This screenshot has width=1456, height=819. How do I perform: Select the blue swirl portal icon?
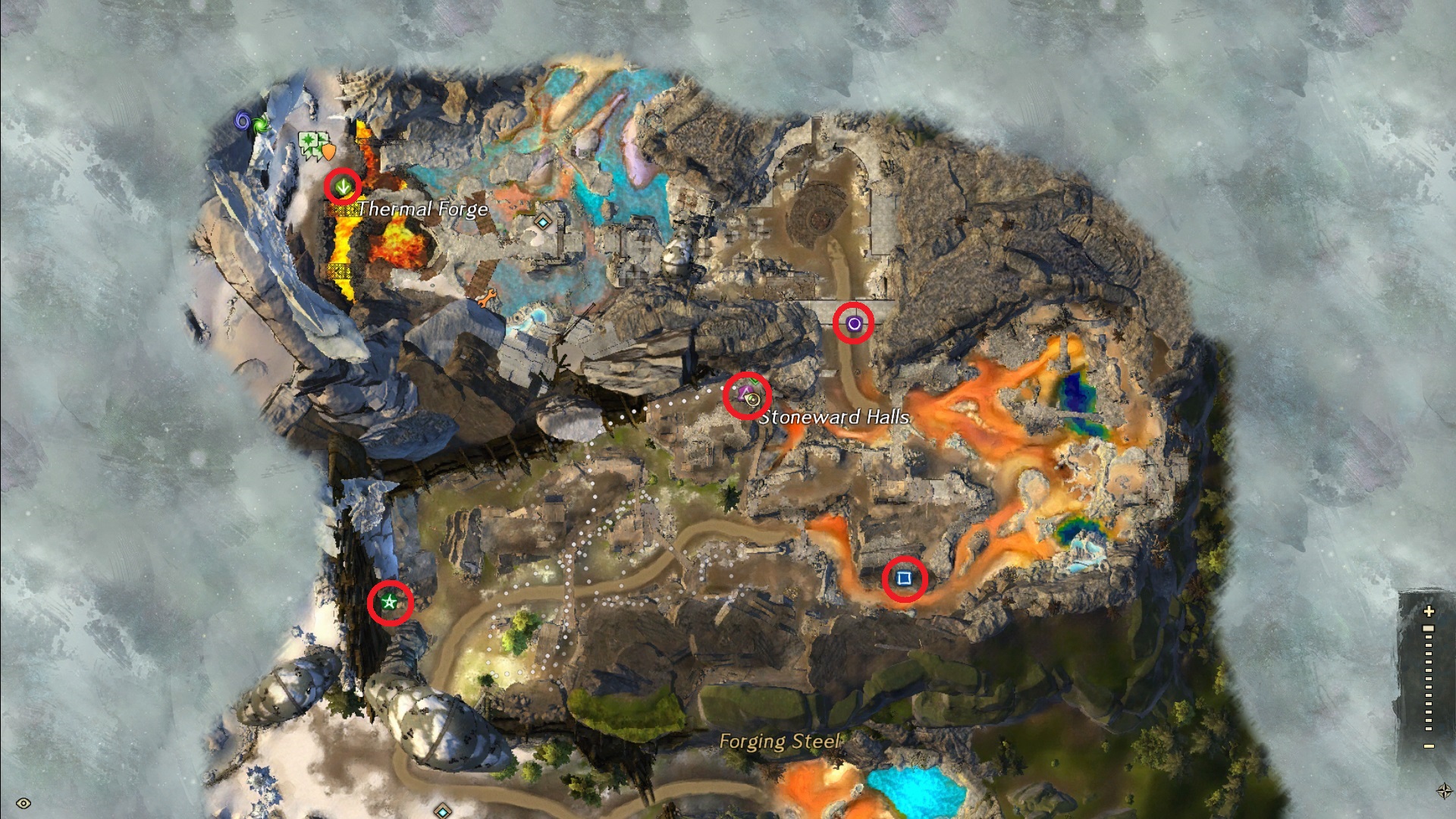[x=243, y=120]
